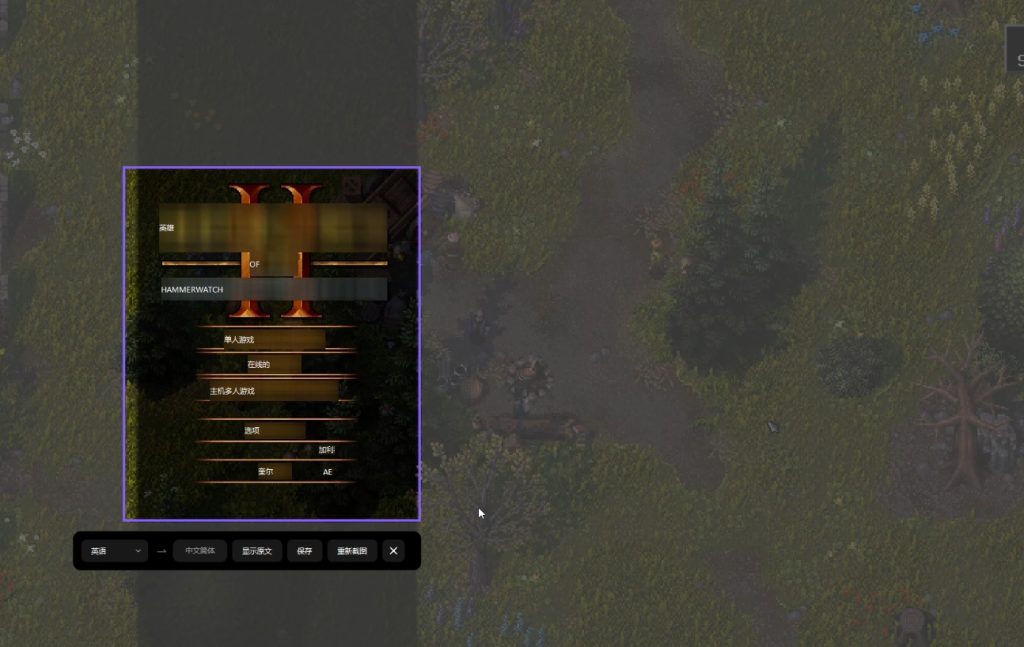
Task: Choose the 在线的 online menu entry
Action: coord(259,365)
